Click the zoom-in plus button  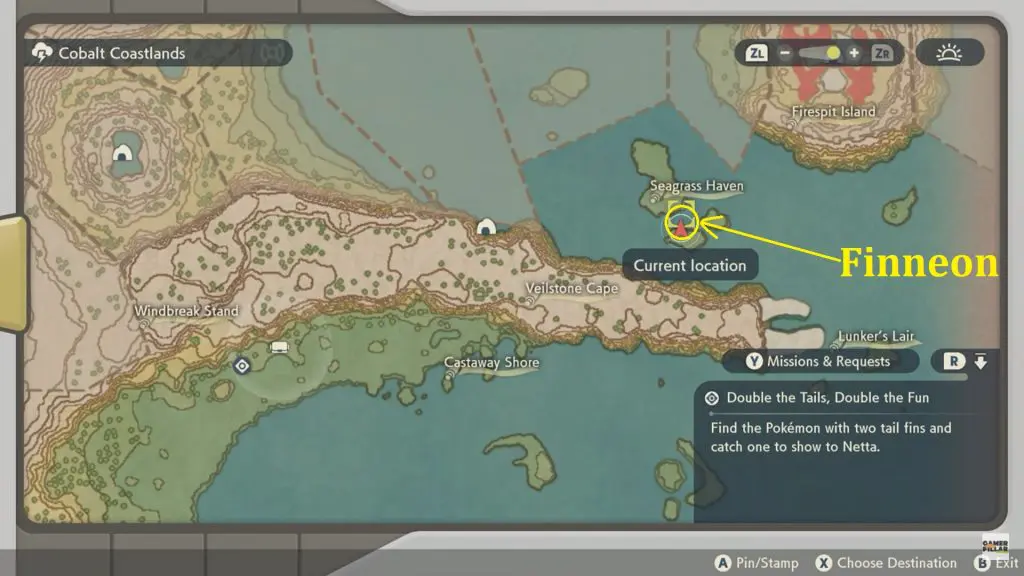pos(853,53)
